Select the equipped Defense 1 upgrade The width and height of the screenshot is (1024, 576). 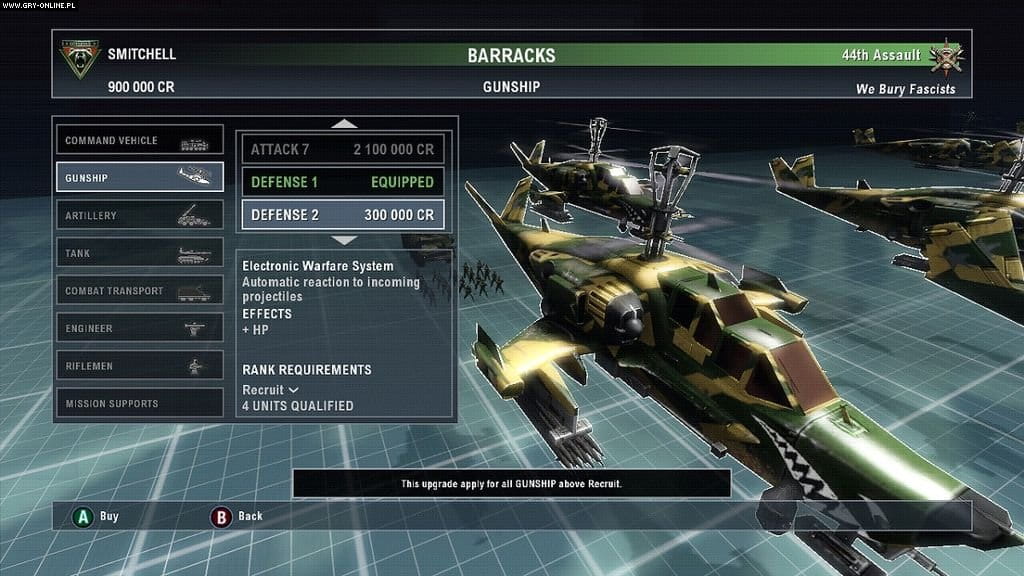click(342, 182)
